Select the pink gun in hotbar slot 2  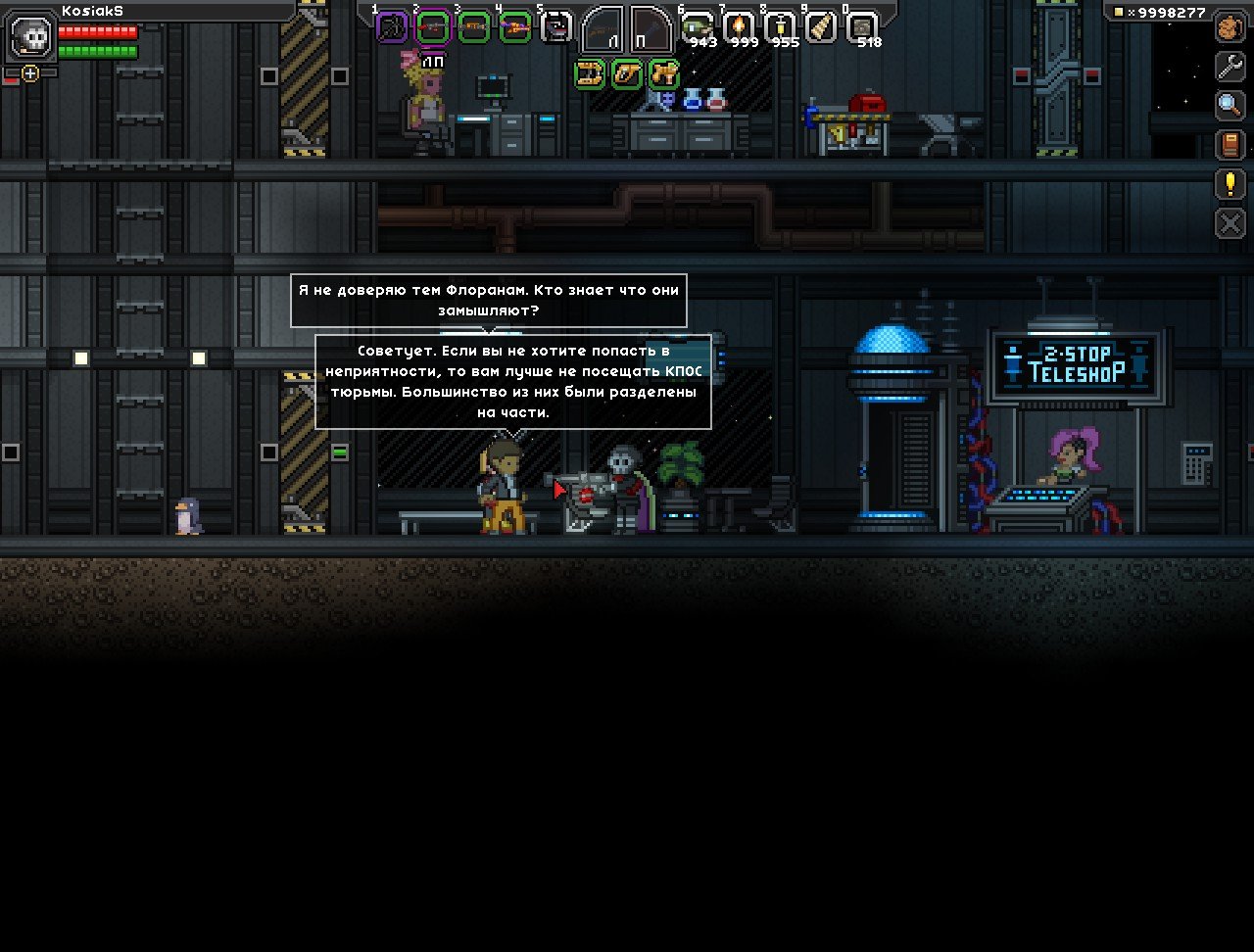(x=432, y=24)
